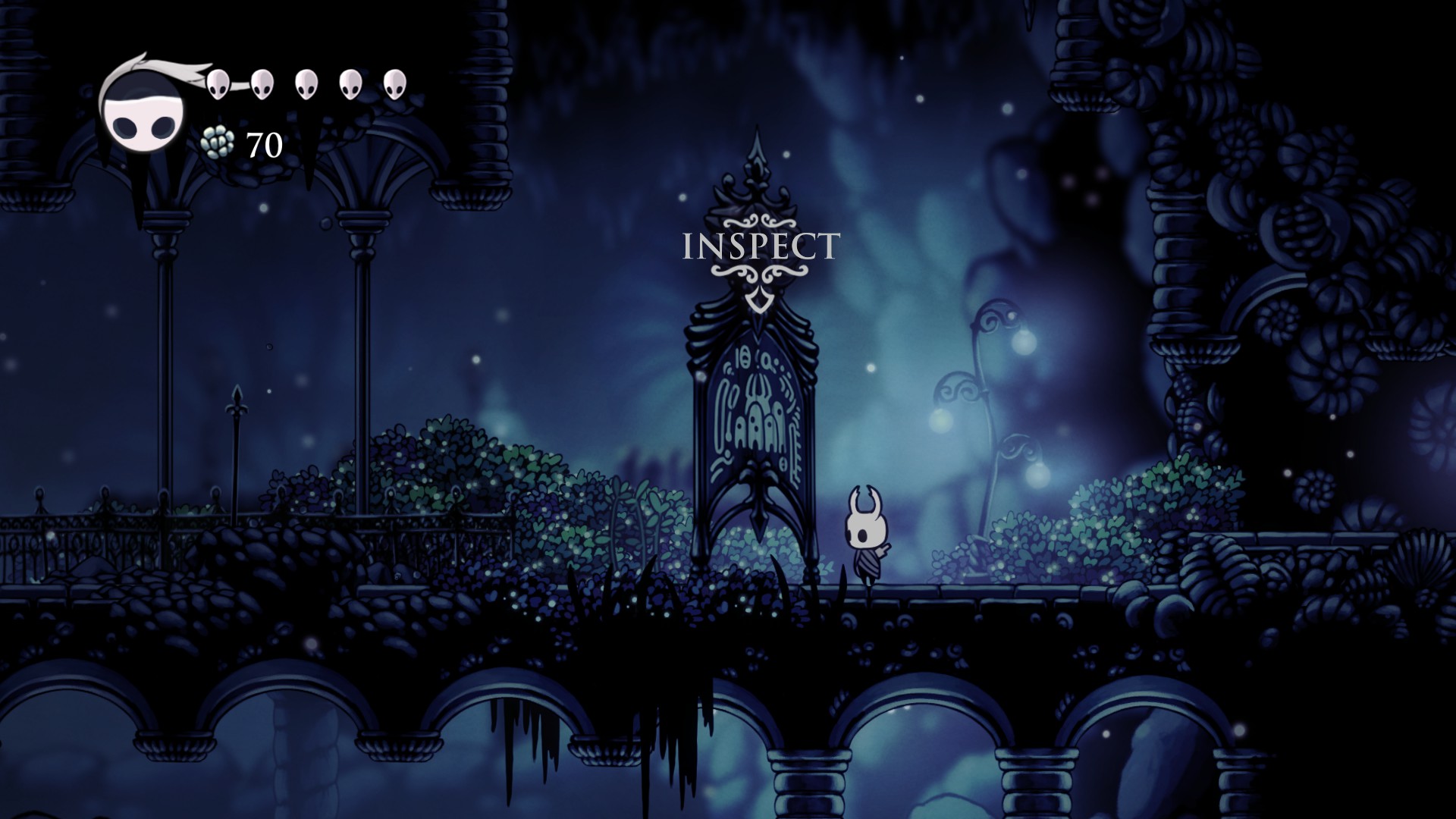Click the first health mask icon
This screenshot has height=819, width=1456.
tap(218, 83)
